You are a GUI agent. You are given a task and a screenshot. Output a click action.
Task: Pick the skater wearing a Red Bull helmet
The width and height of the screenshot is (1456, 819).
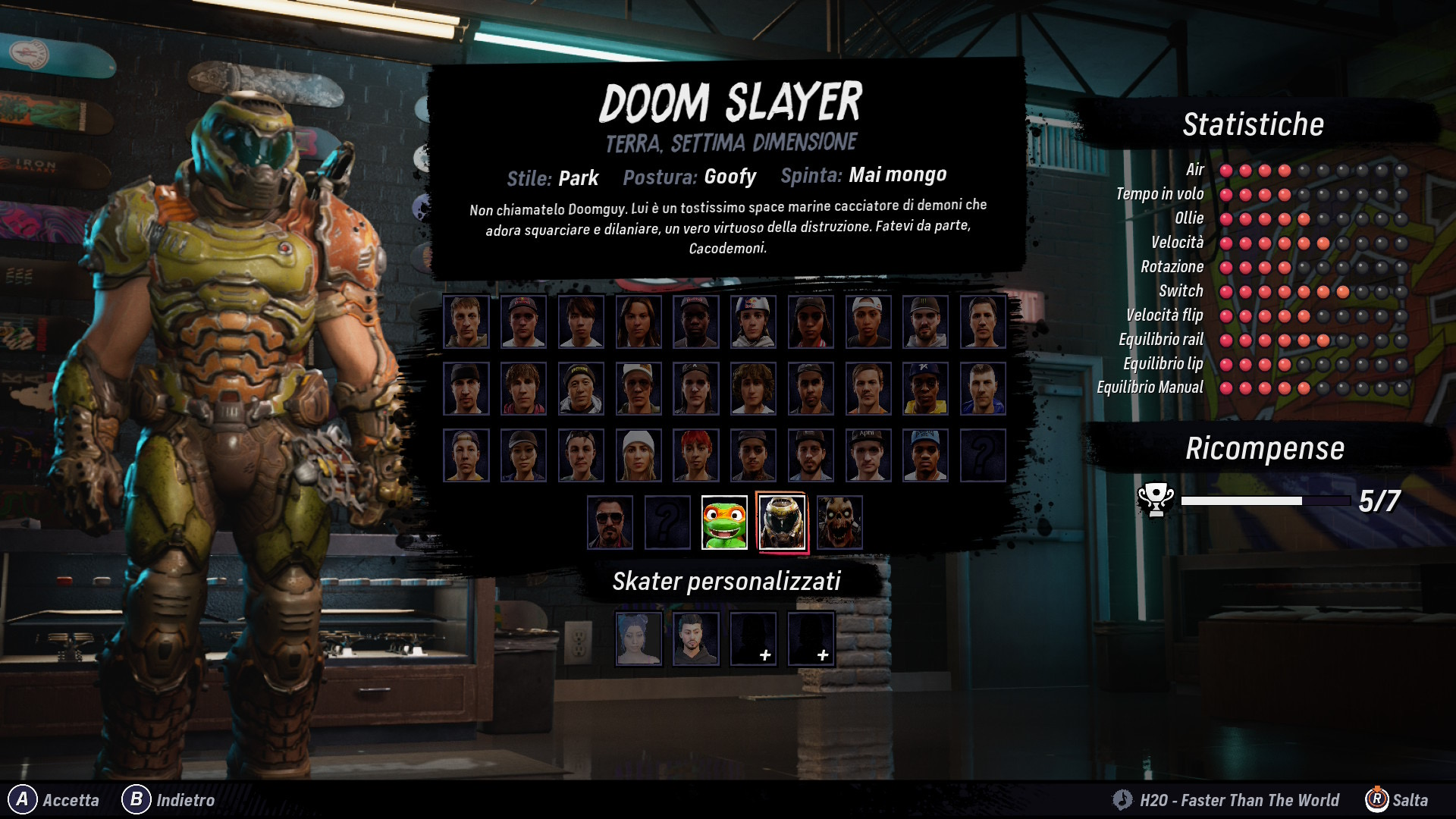pos(753,322)
